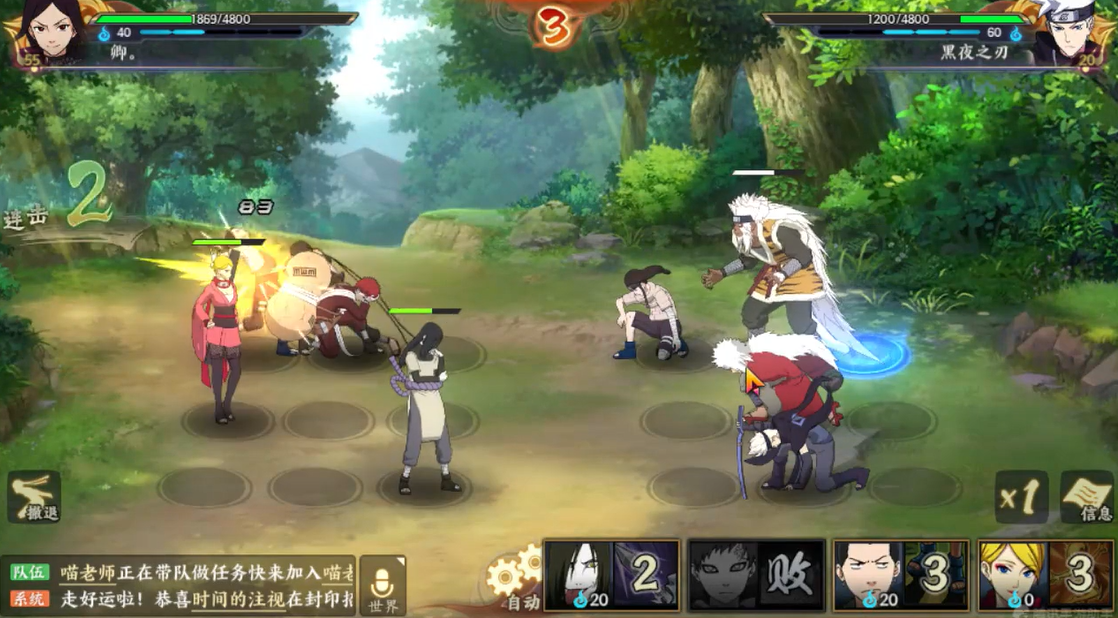1118x618 pixels.
Task: Use the black-haired ninja's skill card
Action: tap(901, 576)
